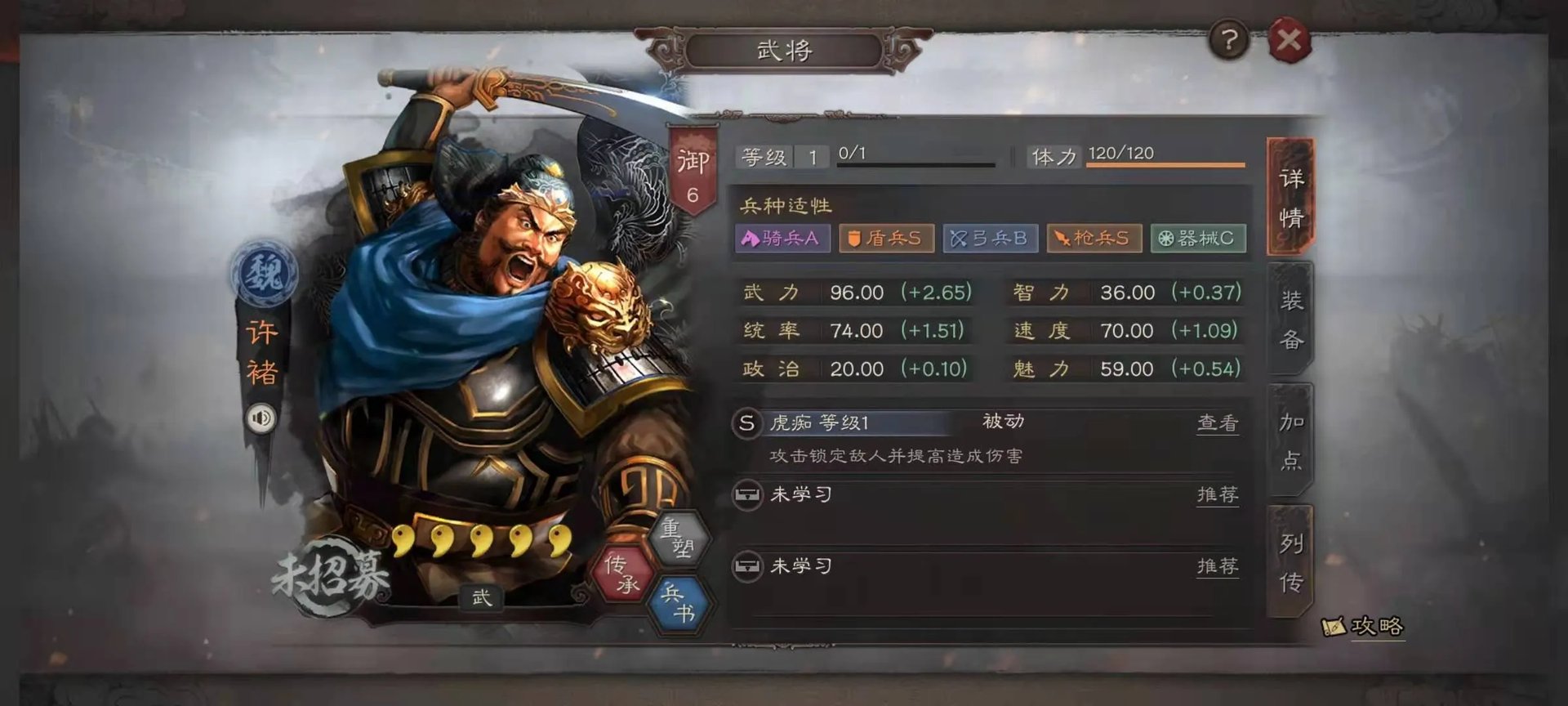Select the 骑兵A cavalry adaptability icon
The height and width of the screenshot is (706, 1568).
pyautogui.click(x=781, y=238)
